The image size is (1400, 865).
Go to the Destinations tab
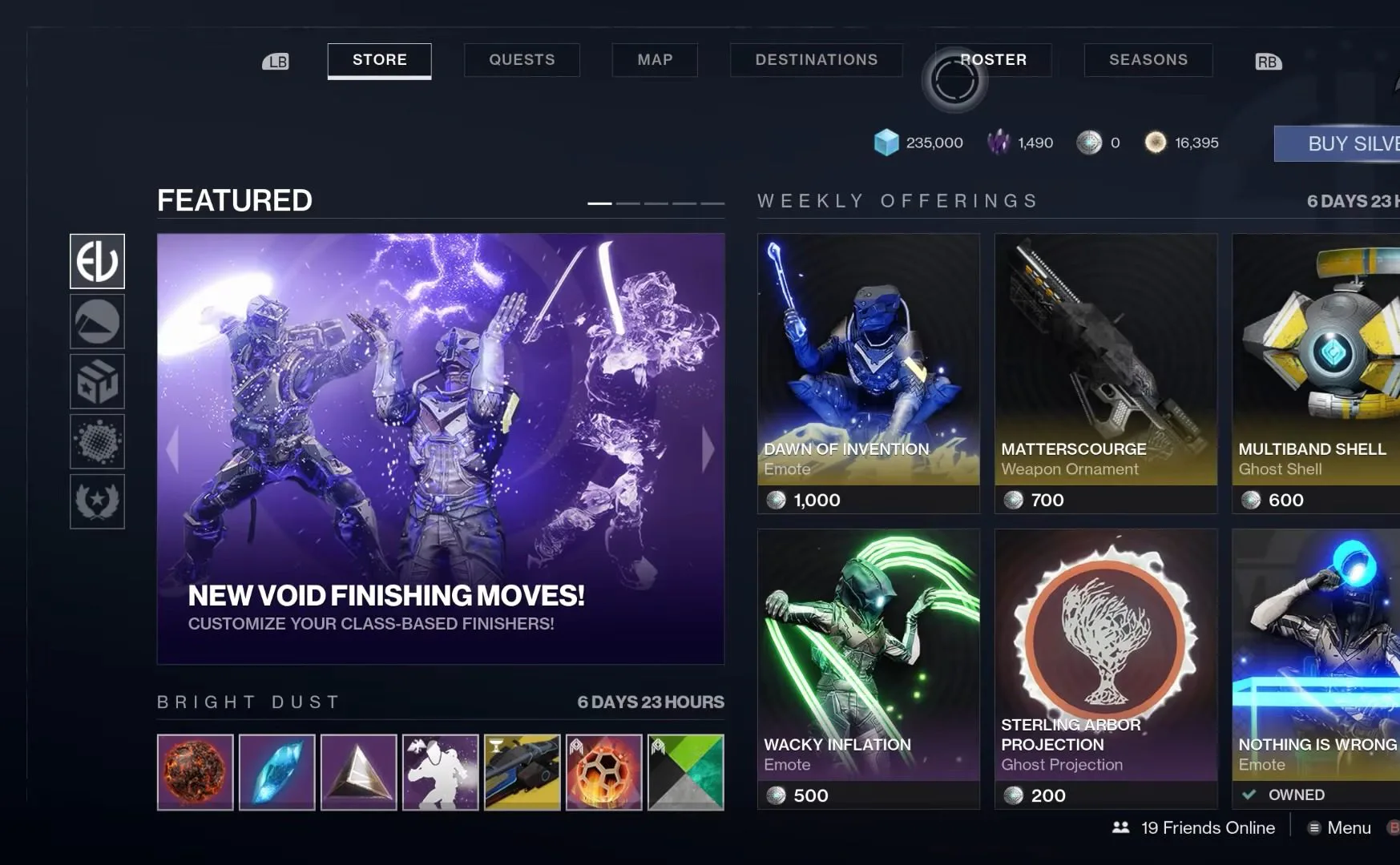pos(816,60)
